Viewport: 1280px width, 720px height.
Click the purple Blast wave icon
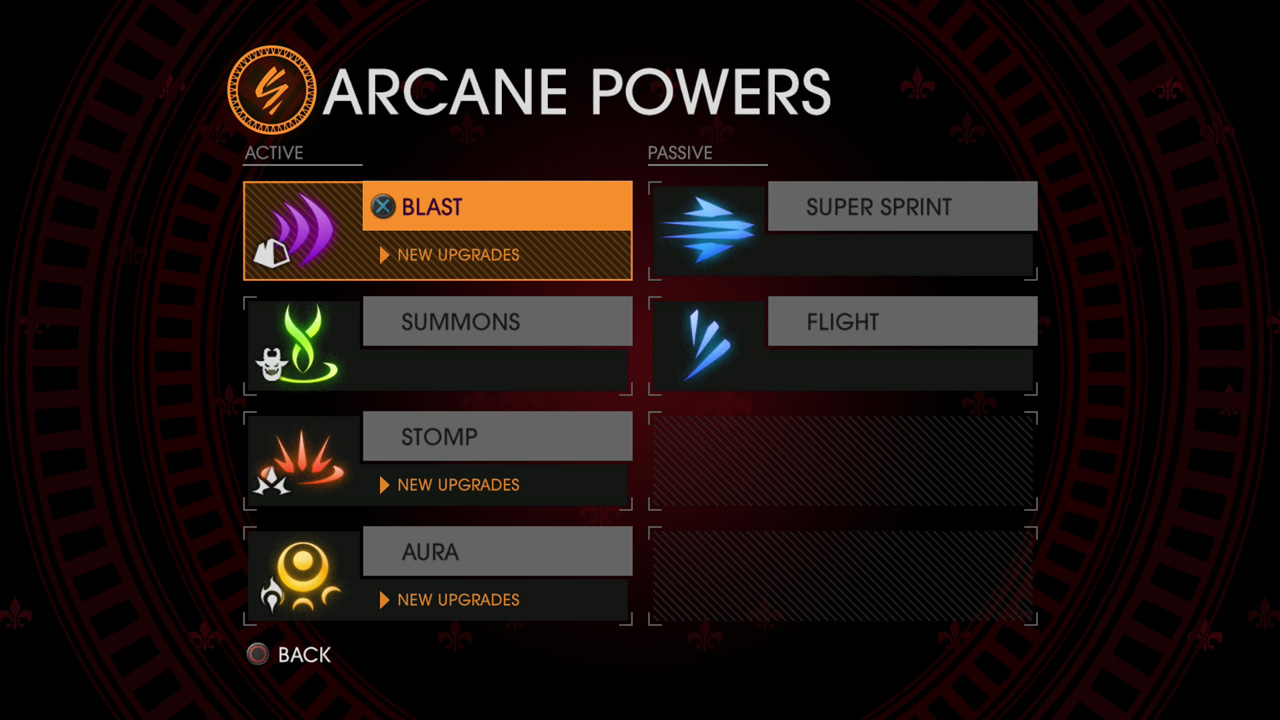(304, 231)
